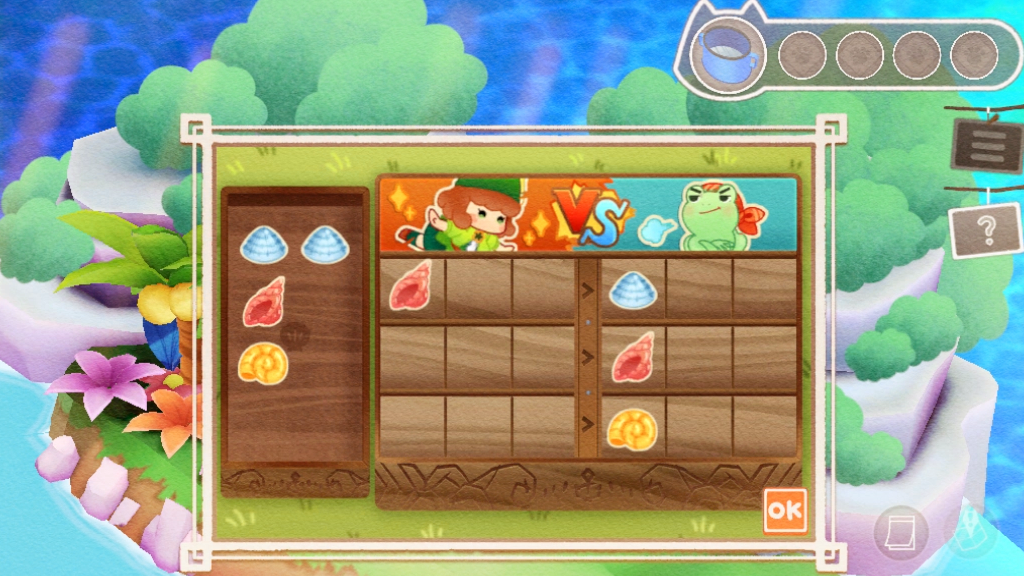This screenshot has width=1024, height=576.
Task: Select the red conch on the girl's side
Action: pyautogui.click(x=410, y=285)
